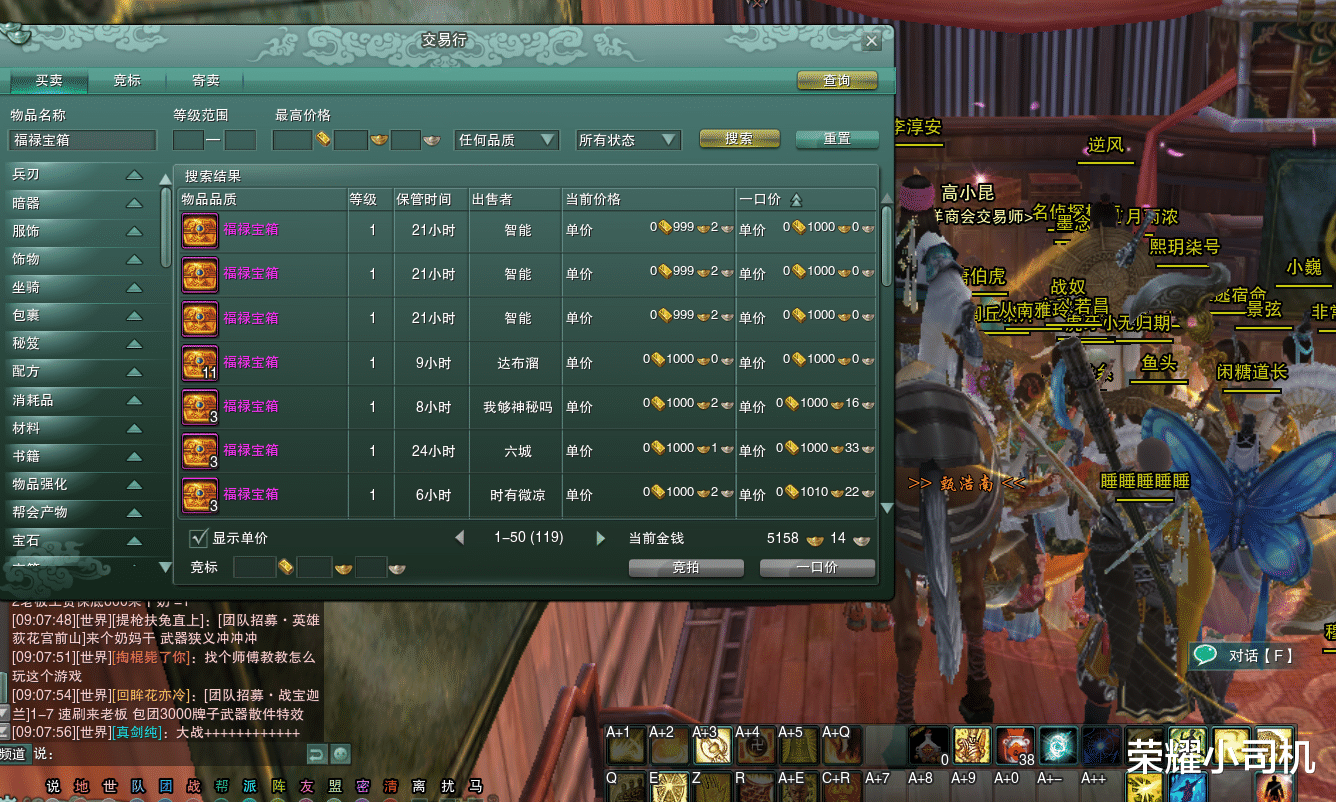Collapse the 兵刃 category in sidebar
The image size is (1336, 802).
click(133, 174)
